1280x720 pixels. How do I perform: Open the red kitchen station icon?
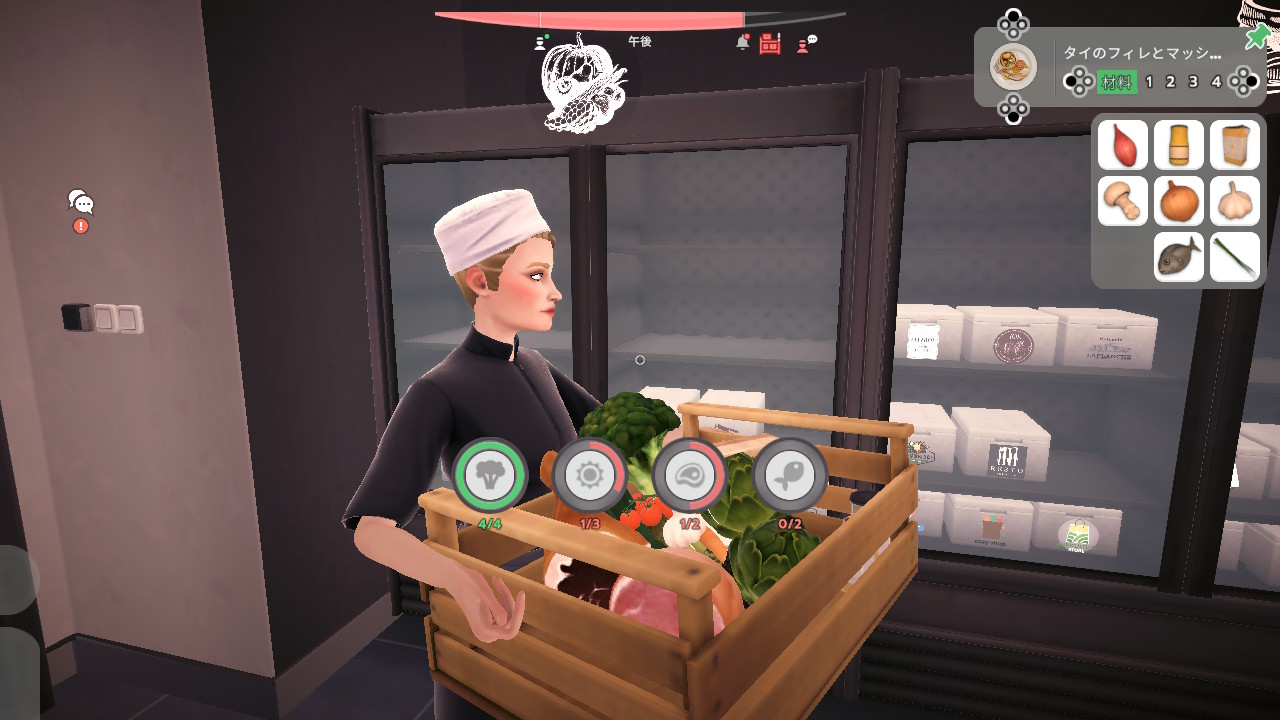[769, 43]
